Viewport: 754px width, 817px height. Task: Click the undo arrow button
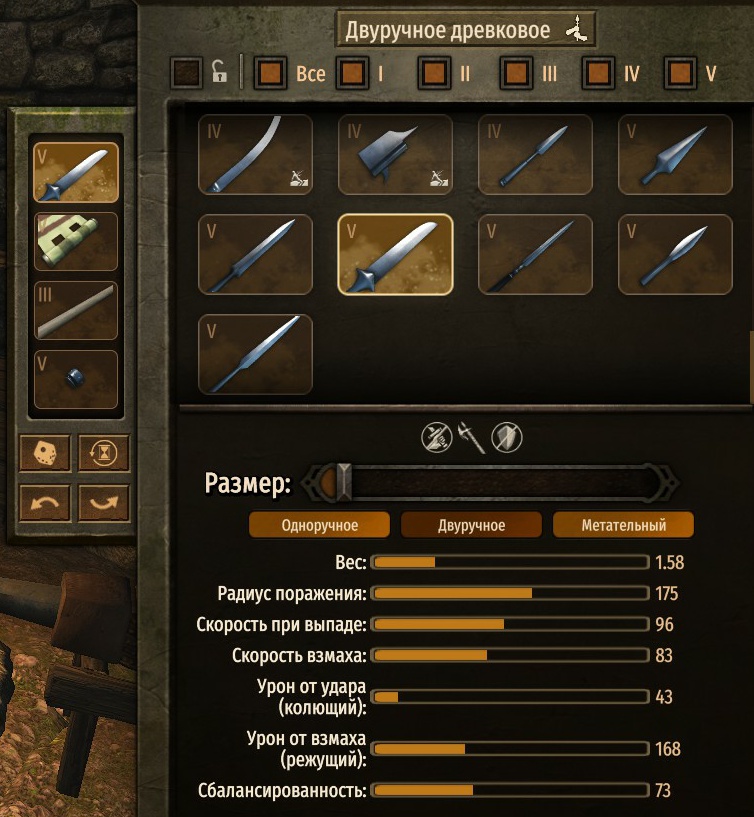[x=45, y=502]
